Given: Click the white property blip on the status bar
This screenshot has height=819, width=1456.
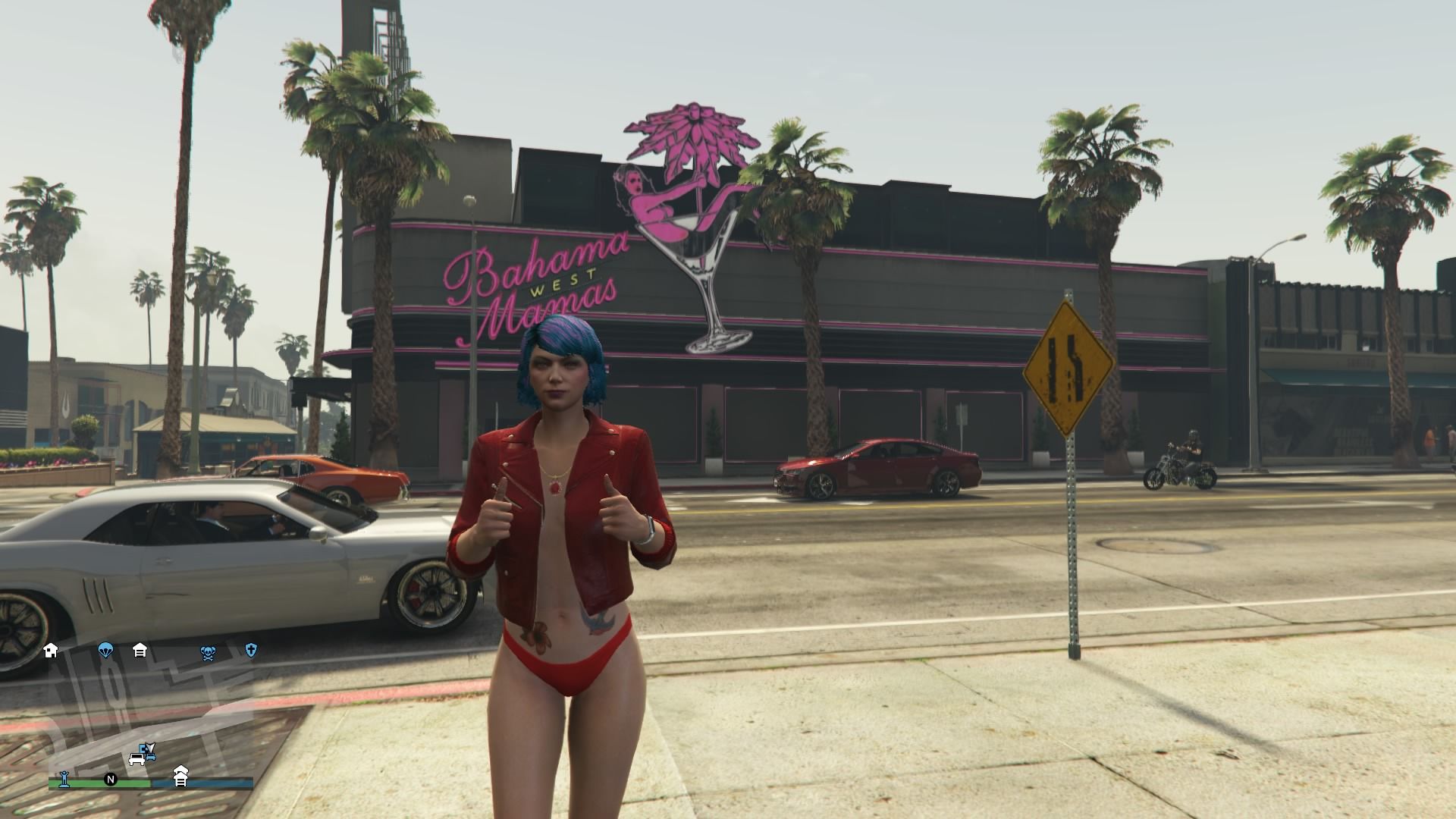Looking at the screenshot, I should pyautogui.click(x=181, y=777).
